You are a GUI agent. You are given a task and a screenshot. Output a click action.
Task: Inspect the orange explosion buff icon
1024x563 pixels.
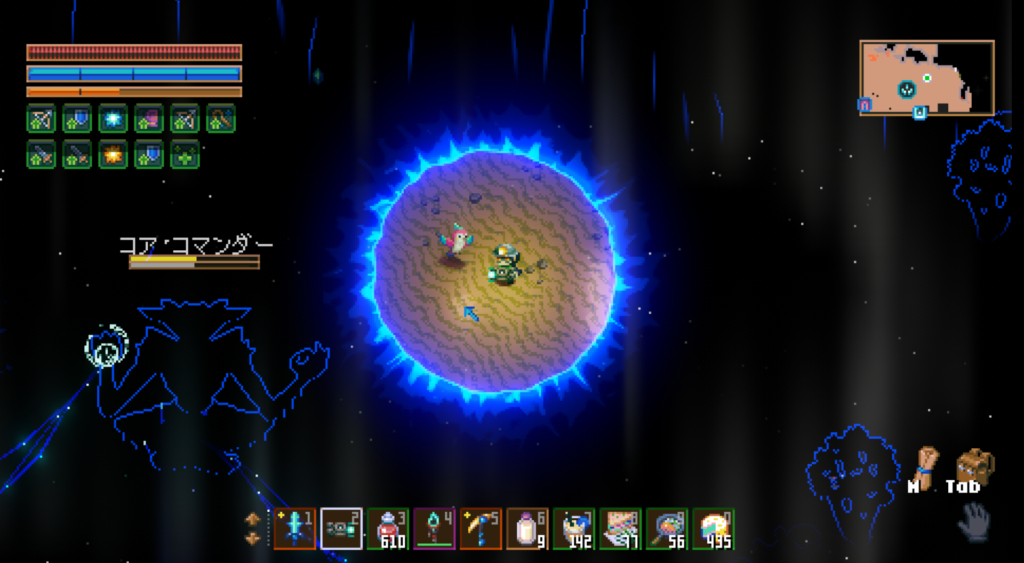pyautogui.click(x=113, y=155)
